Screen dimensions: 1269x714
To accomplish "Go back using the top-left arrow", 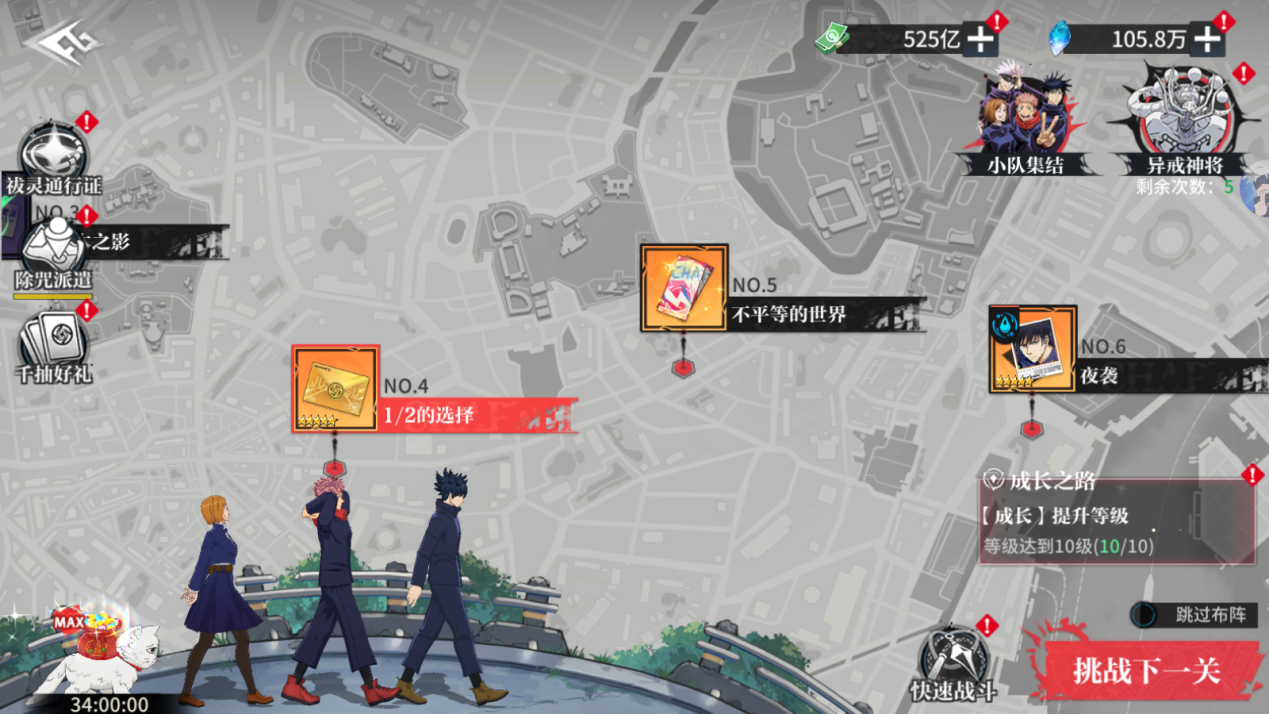I will [59, 45].
